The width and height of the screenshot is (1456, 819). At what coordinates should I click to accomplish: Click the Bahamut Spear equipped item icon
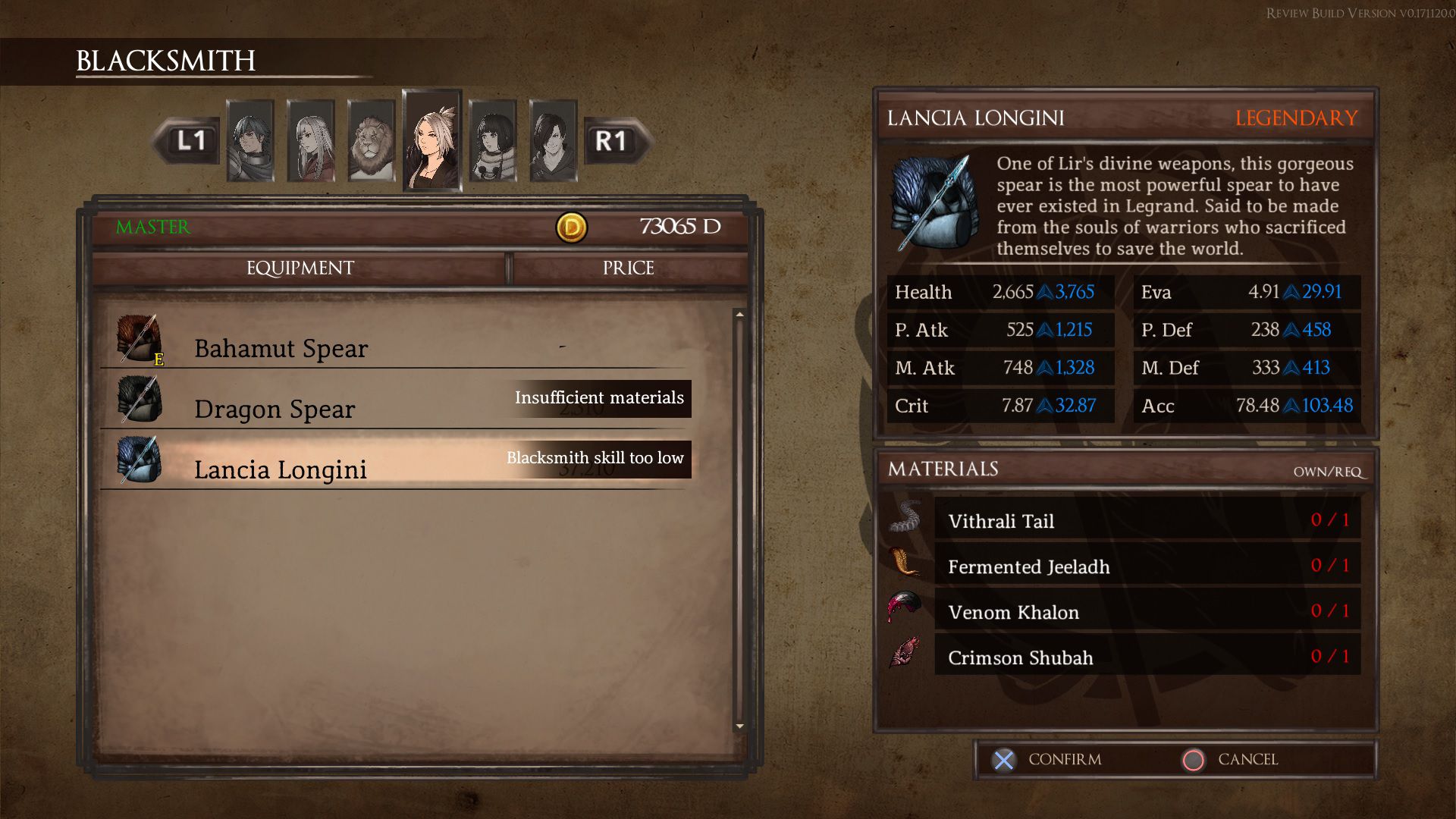[139, 338]
